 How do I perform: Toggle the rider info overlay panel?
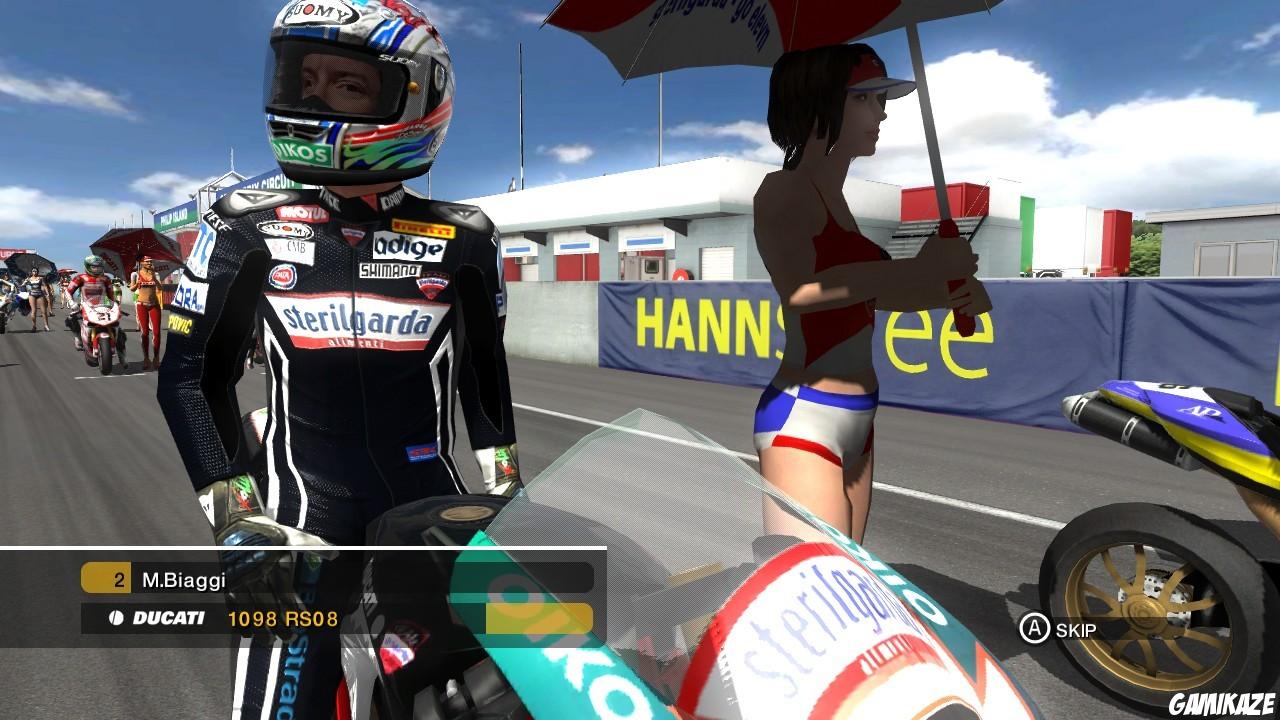(x=300, y=600)
